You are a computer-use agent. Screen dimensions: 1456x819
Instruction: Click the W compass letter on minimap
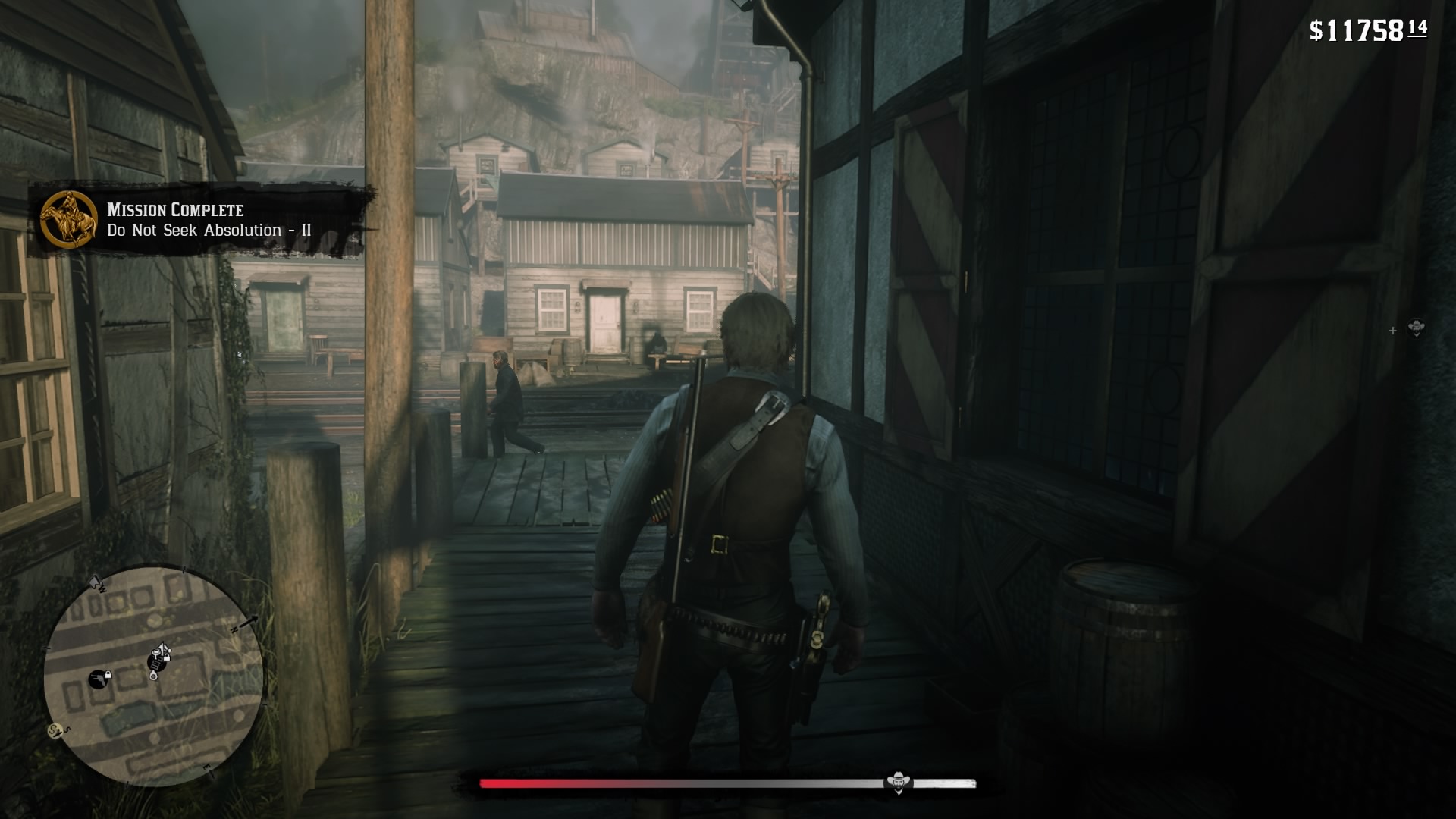click(102, 588)
